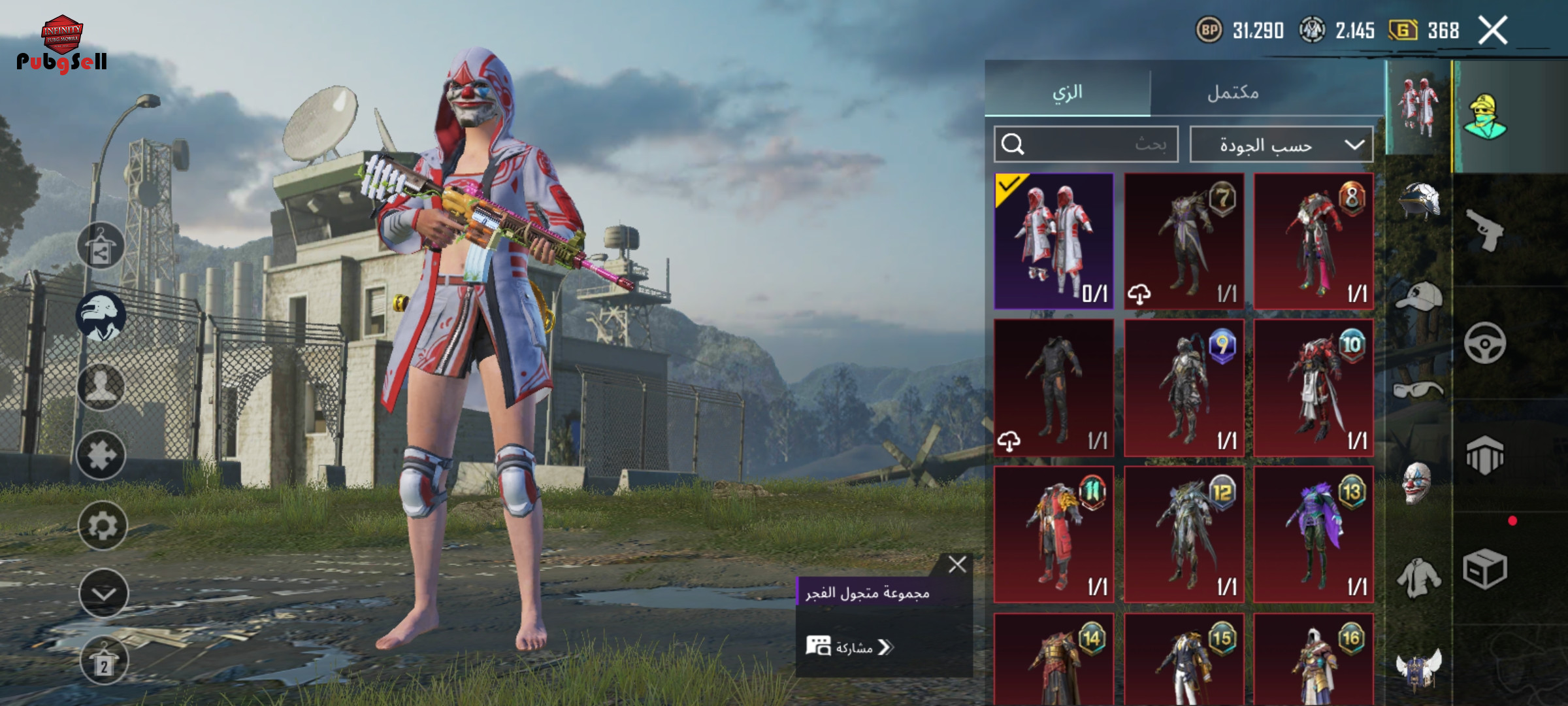Tap the مشاركة share button
1568x706 pixels.
849,647
